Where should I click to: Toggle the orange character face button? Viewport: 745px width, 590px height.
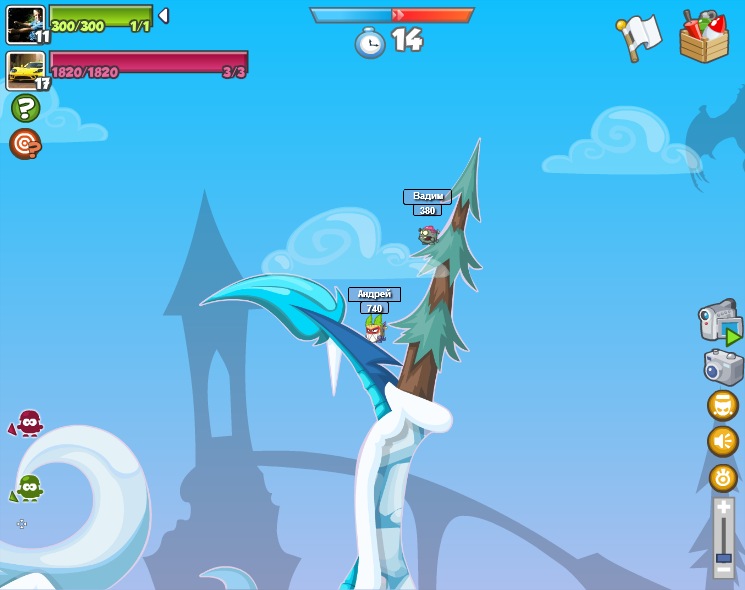(x=723, y=405)
